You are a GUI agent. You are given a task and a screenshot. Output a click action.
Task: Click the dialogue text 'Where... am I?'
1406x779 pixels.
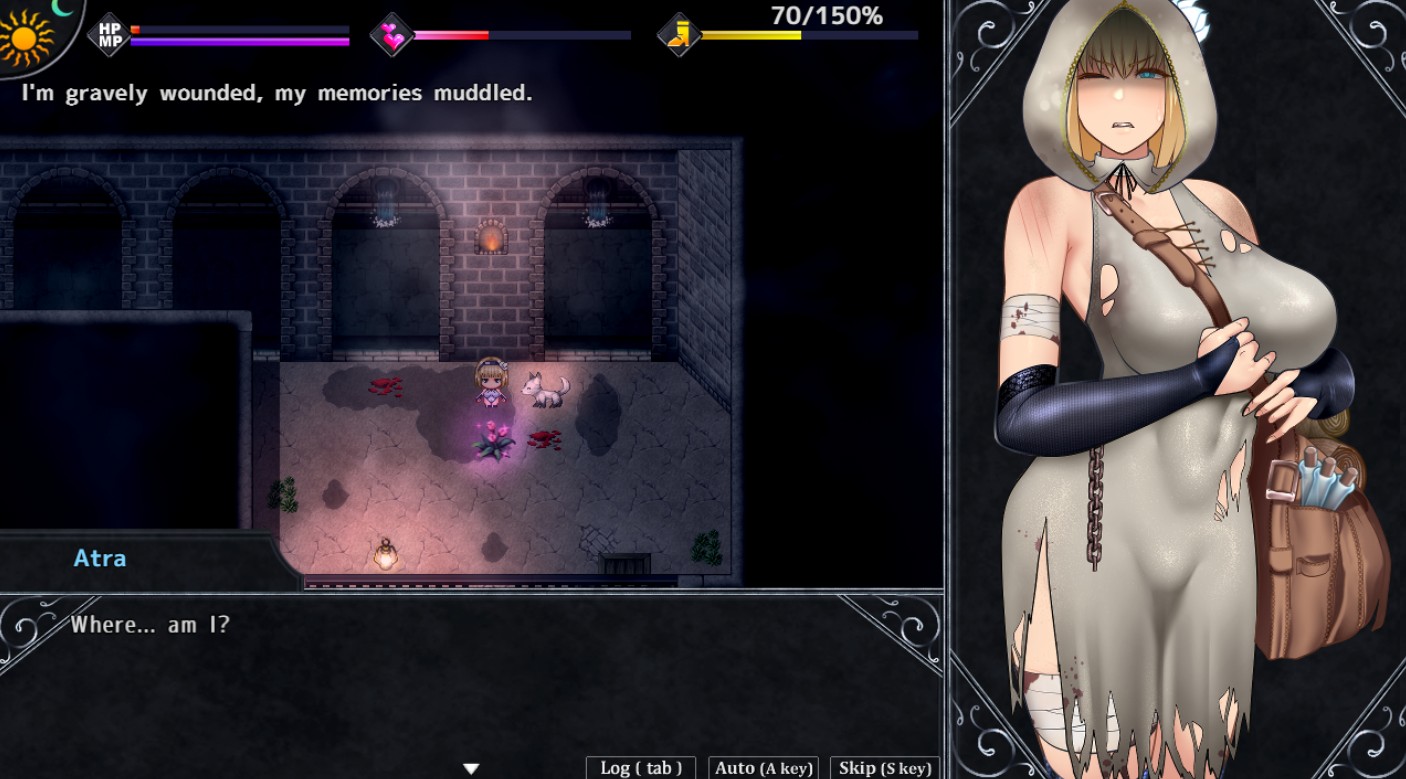coord(150,625)
